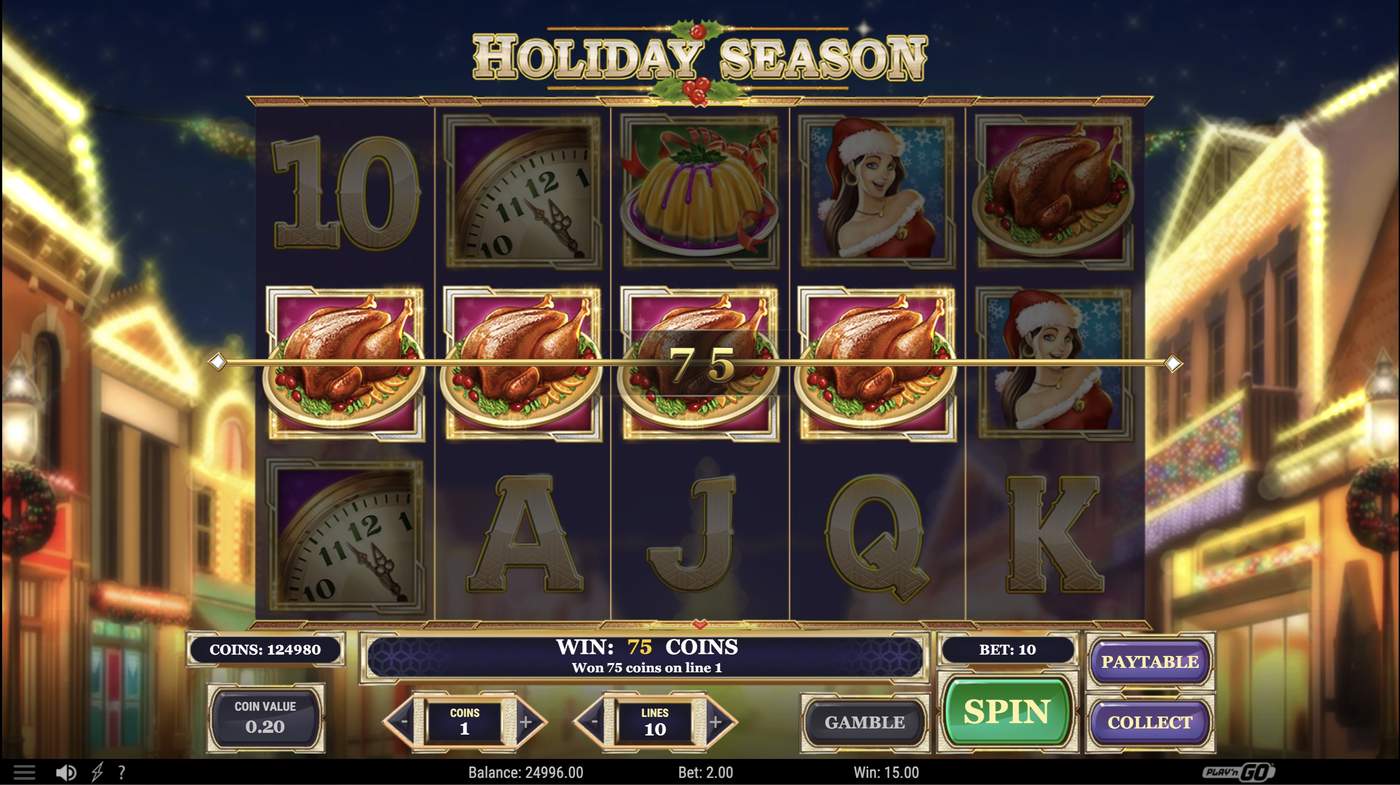Image resolution: width=1400 pixels, height=785 pixels.
Task: Decrease coins with the minus arrow
Action: click(x=404, y=721)
